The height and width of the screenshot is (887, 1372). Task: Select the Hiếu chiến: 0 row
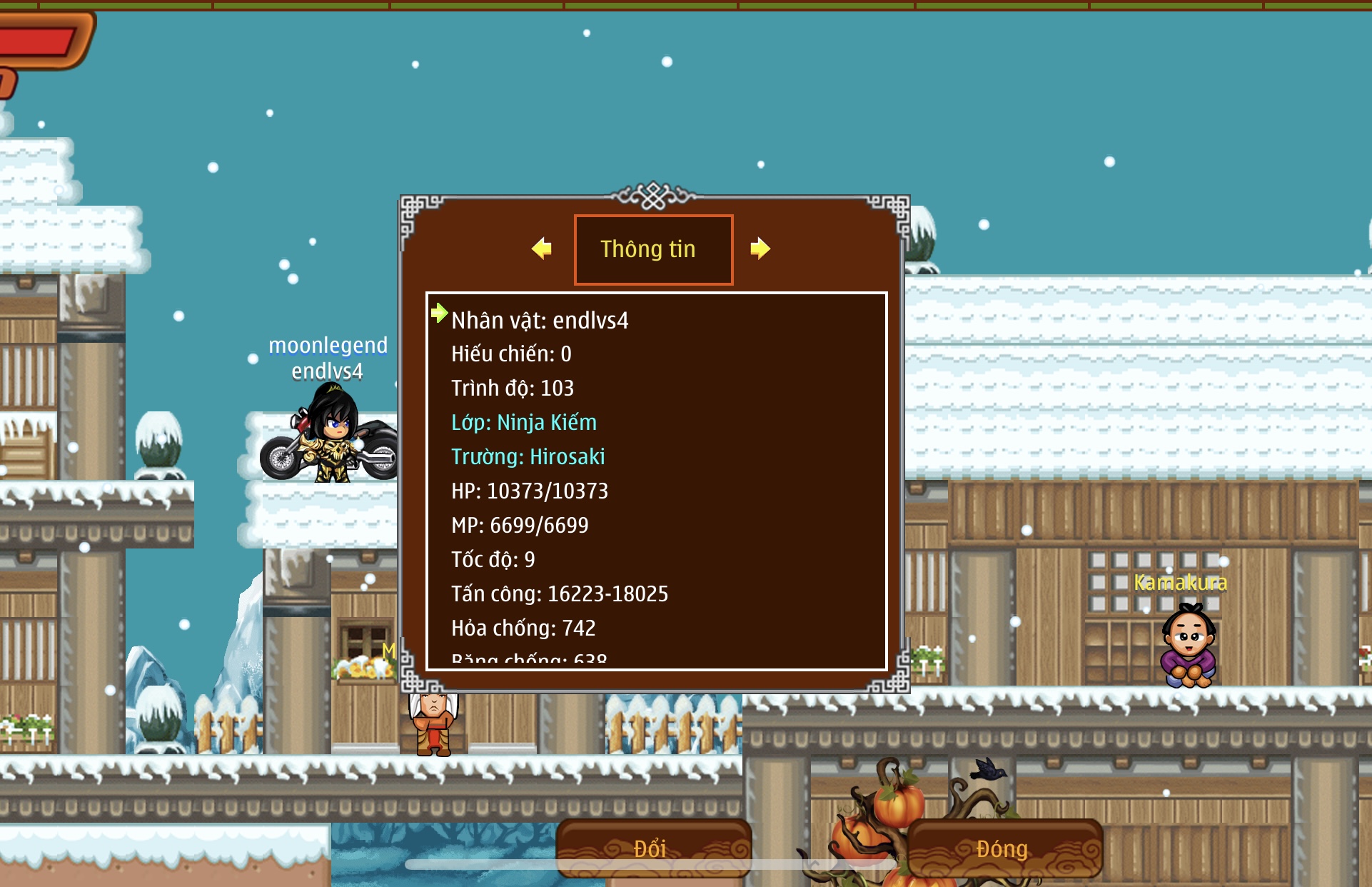(511, 354)
